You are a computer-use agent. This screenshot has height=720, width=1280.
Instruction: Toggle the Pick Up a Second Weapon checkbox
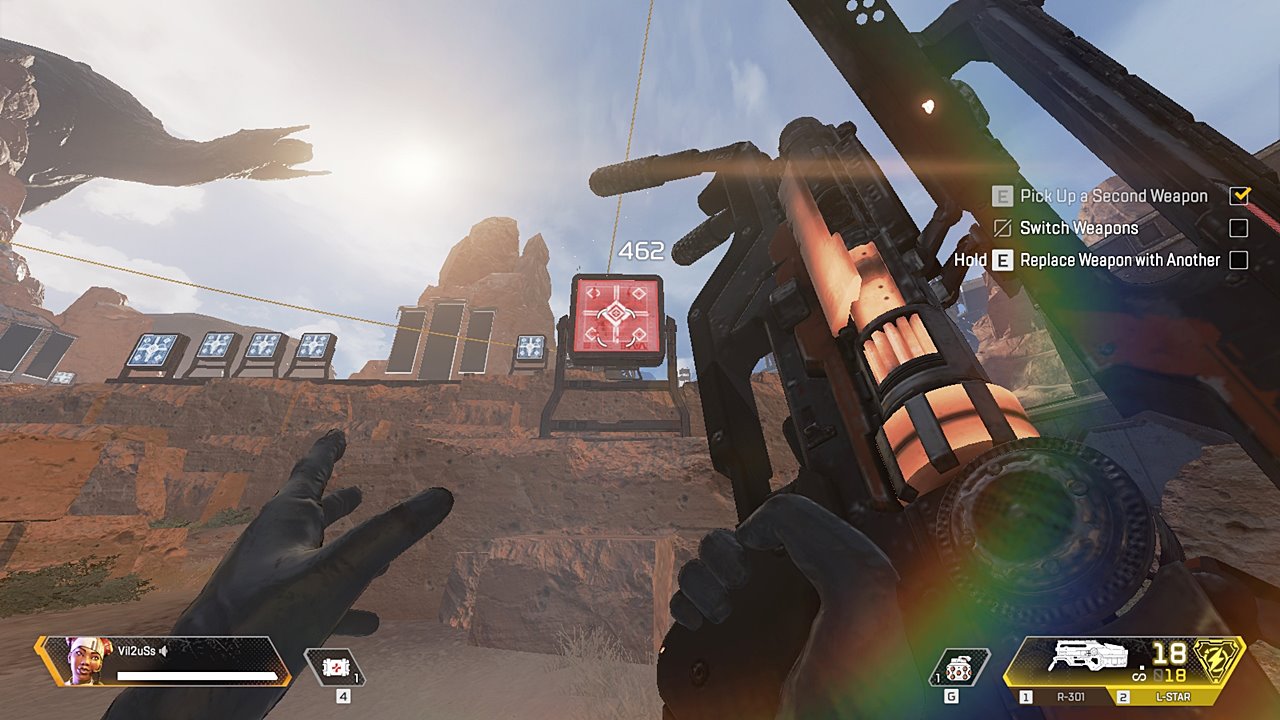pos(1239,196)
